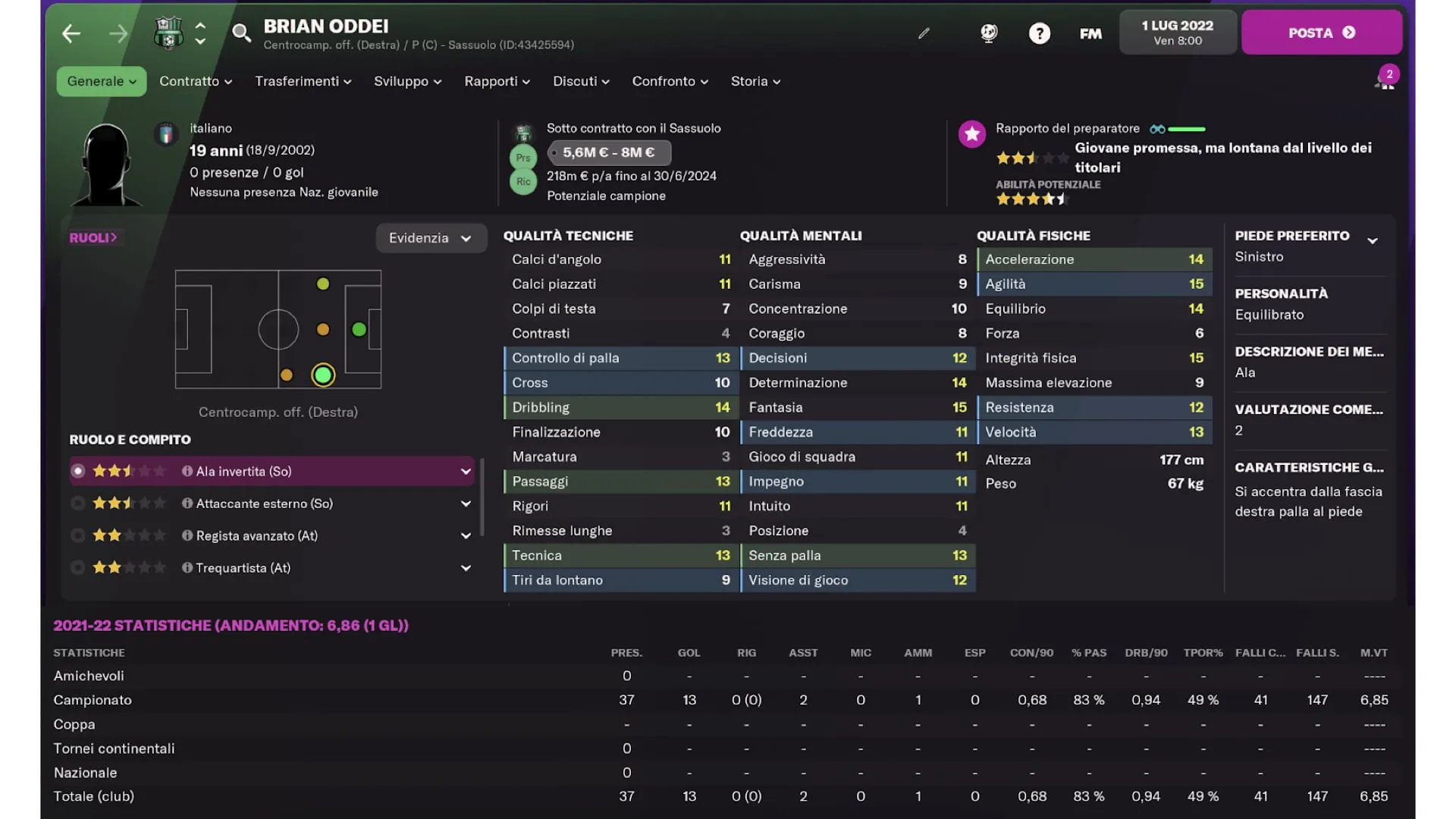Open the world/globe news icon
The image size is (1456, 819).
click(x=988, y=33)
